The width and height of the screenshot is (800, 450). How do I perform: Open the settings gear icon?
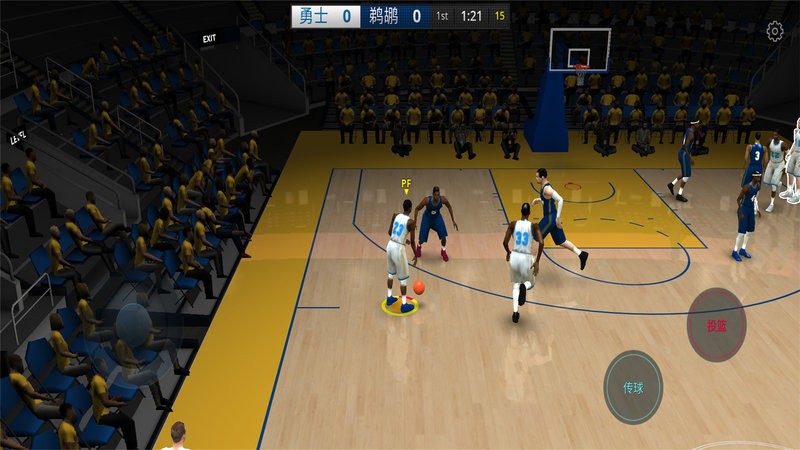point(775,31)
